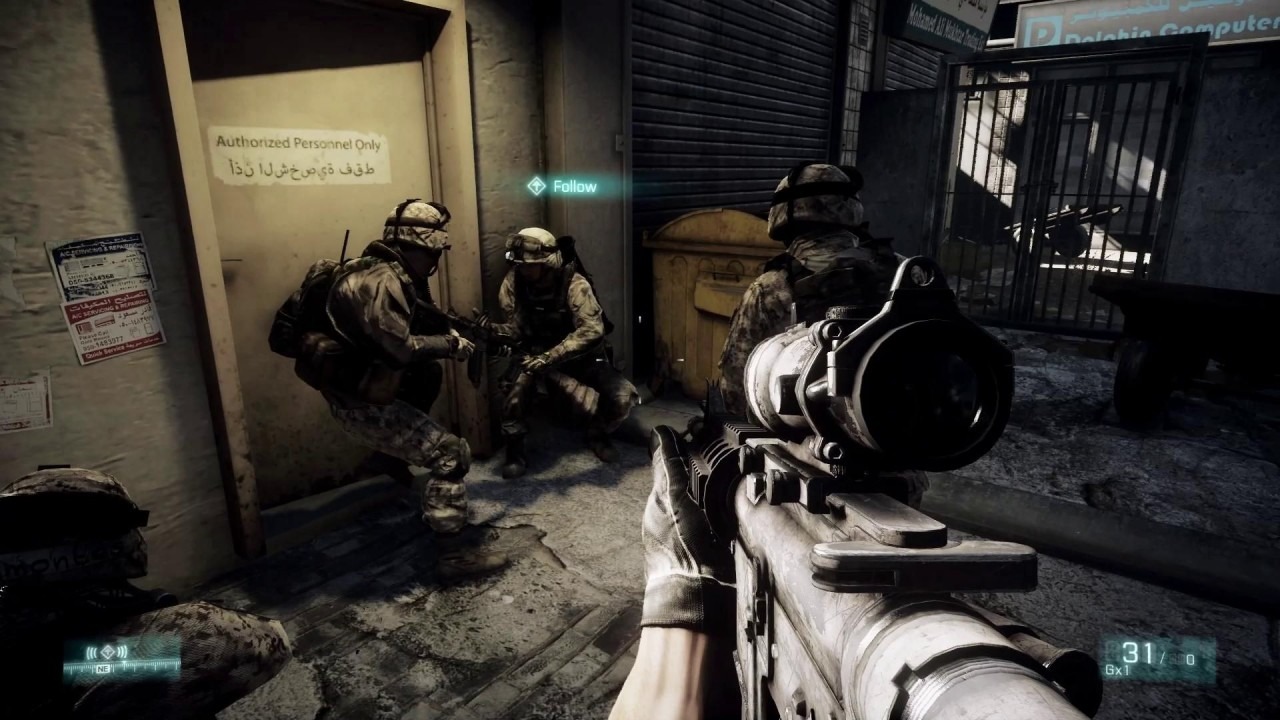The image size is (1280, 720).
Task: Click the waypoint marker above the squad
Action: [x=538, y=186]
